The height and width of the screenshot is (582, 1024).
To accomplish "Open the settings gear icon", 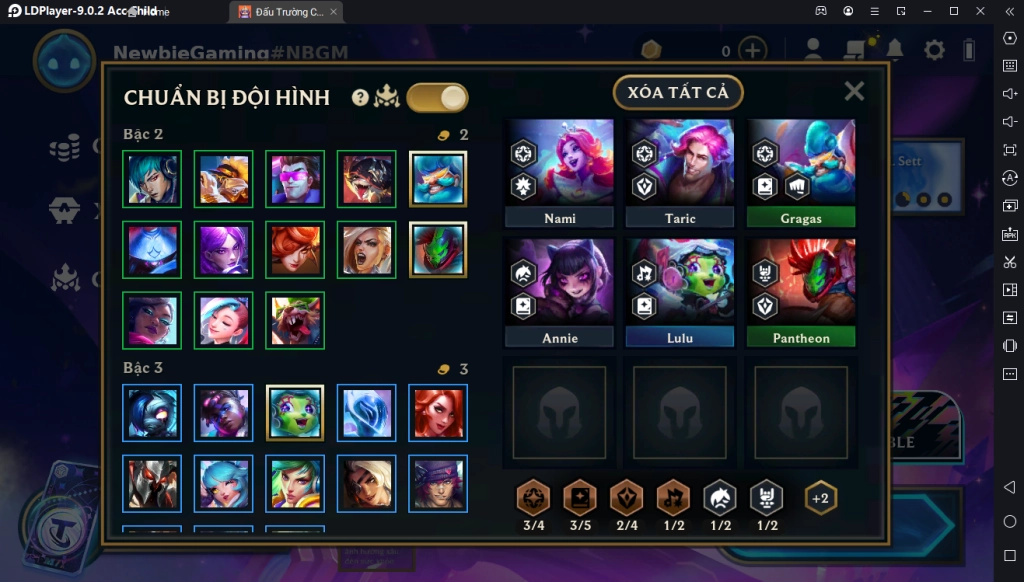I will pyautogui.click(x=934, y=50).
